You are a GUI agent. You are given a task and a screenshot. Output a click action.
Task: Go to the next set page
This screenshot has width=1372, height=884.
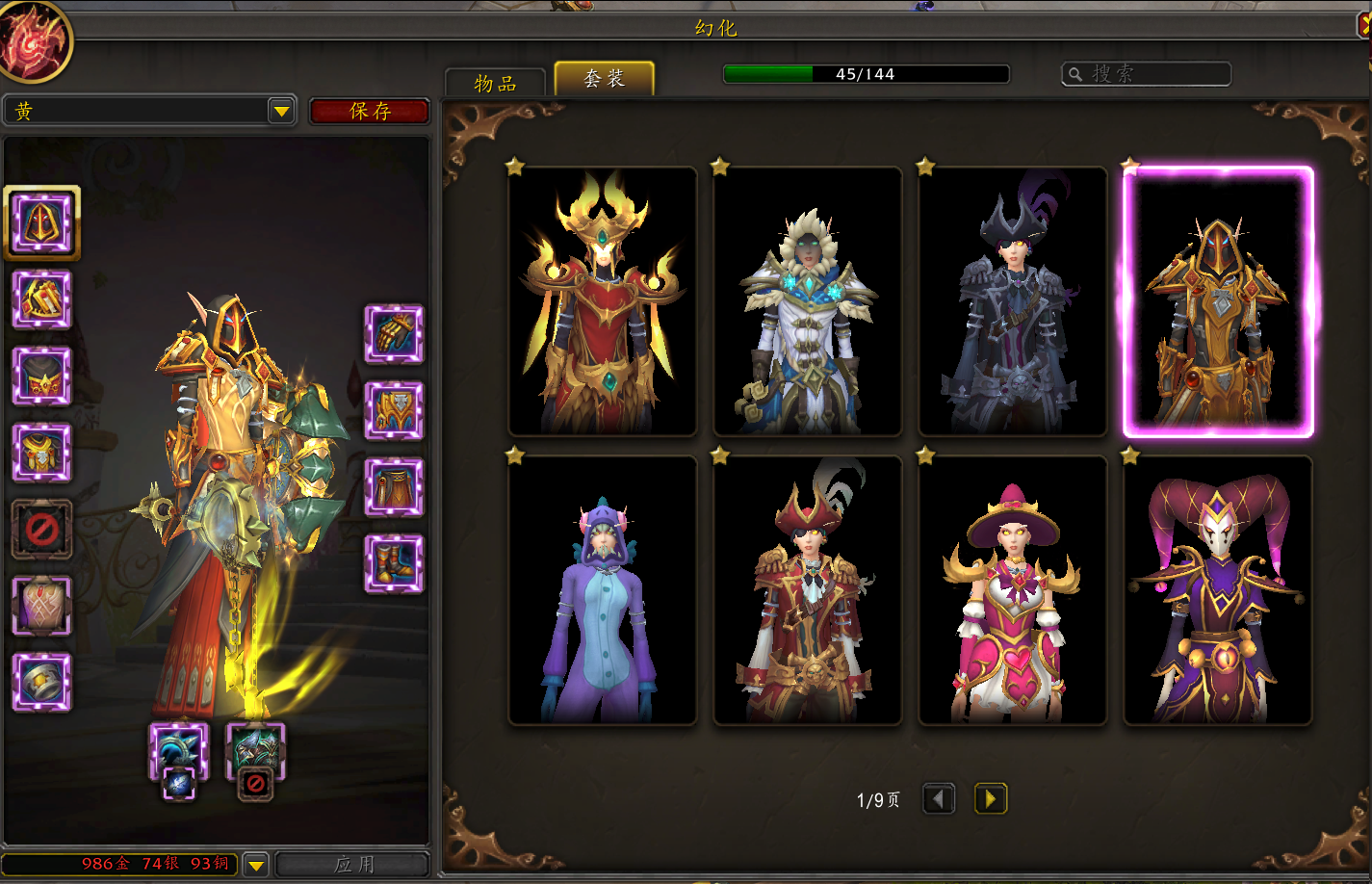point(990,798)
